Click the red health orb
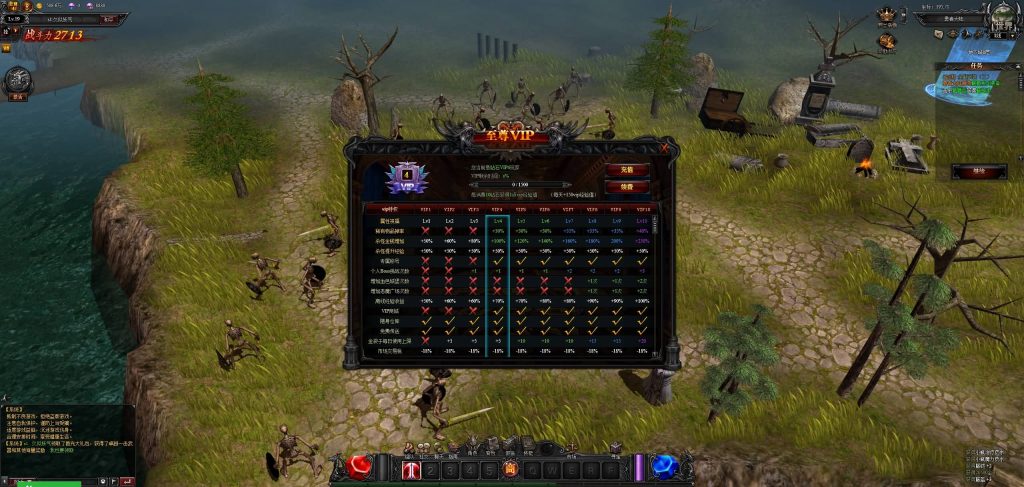1024x487 pixels. [x=360, y=466]
